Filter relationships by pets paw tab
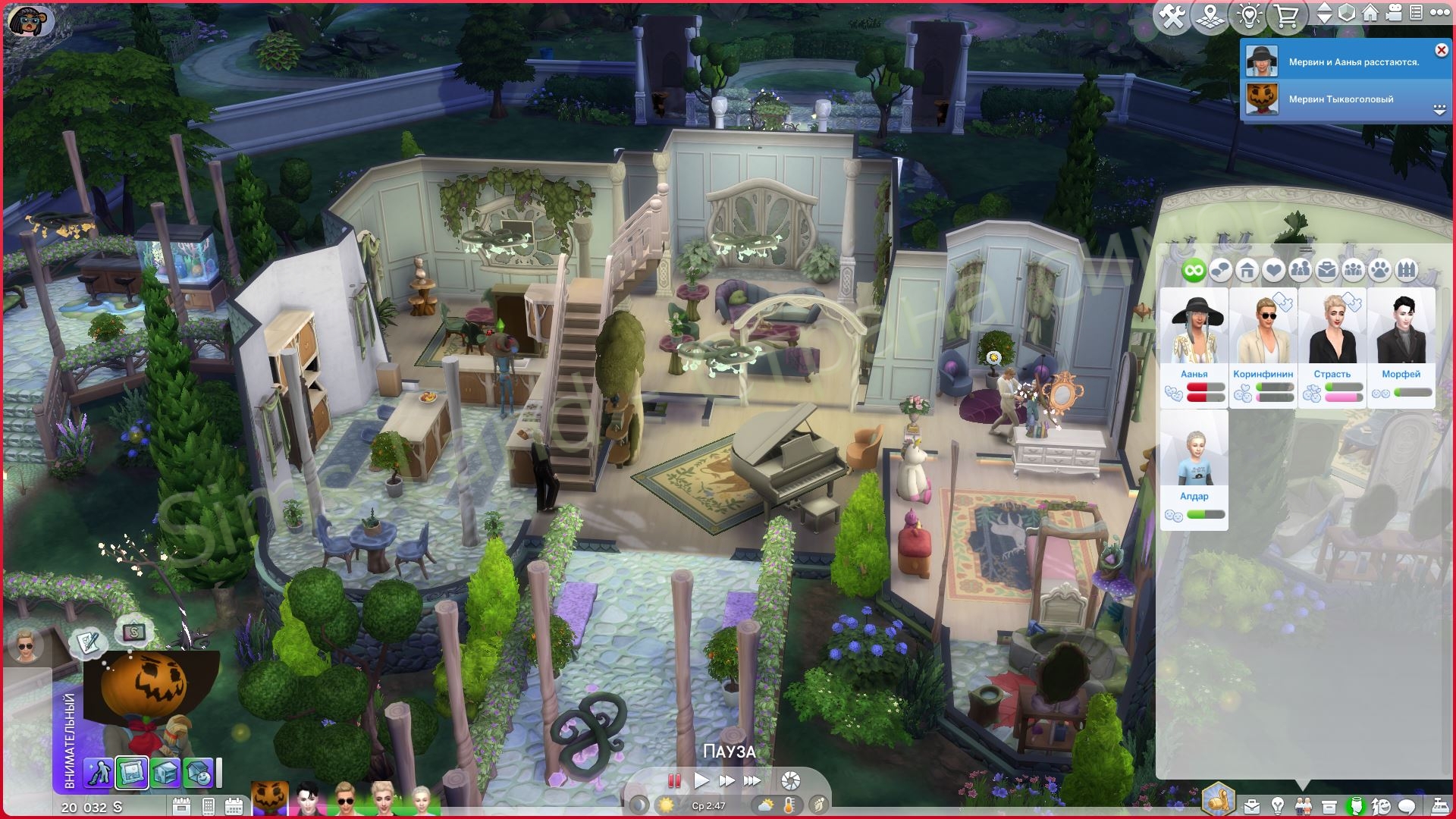Viewport: 1456px width, 819px height. 1380,270
